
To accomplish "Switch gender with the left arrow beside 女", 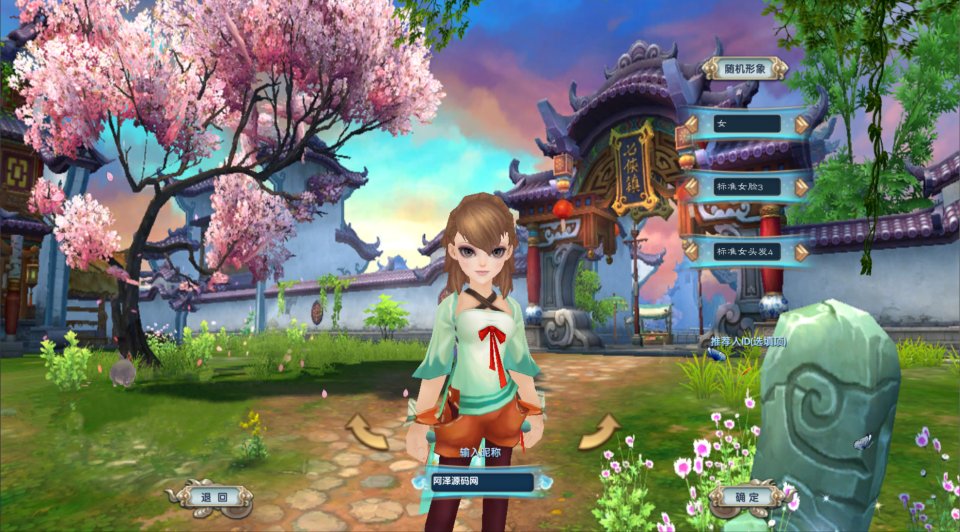I will (x=691, y=124).
